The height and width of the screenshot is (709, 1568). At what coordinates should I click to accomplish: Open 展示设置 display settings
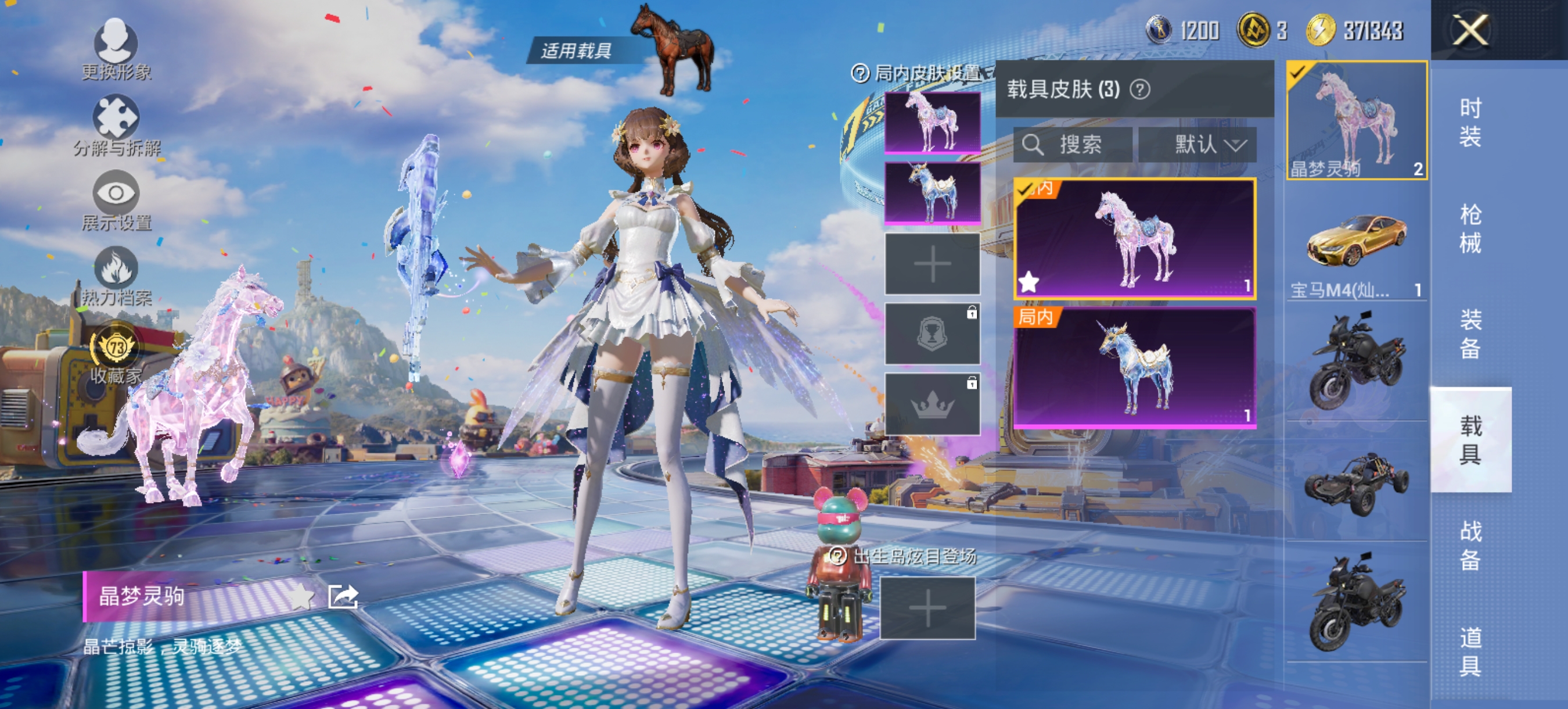(x=117, y=192)
